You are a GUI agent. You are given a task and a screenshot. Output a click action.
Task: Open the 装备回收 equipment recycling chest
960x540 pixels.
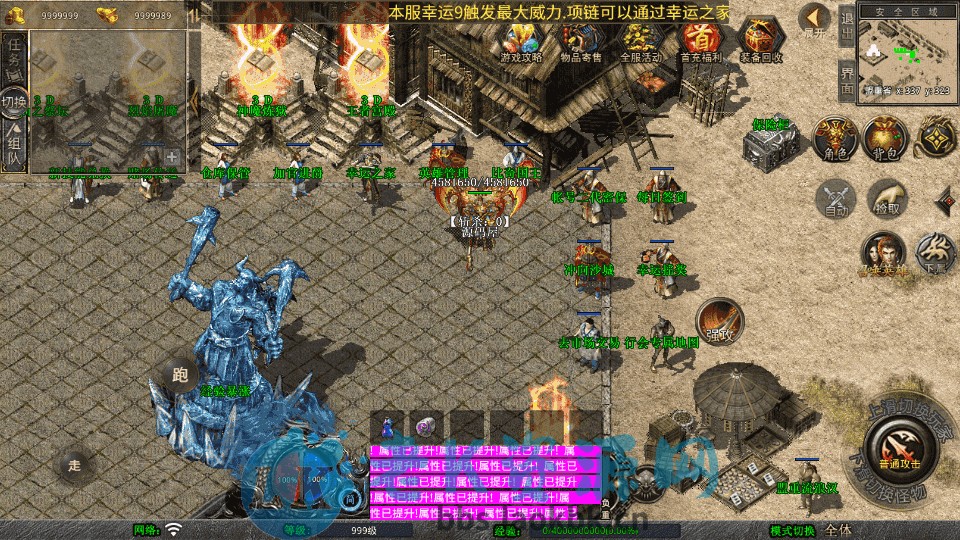coord(761,41)
